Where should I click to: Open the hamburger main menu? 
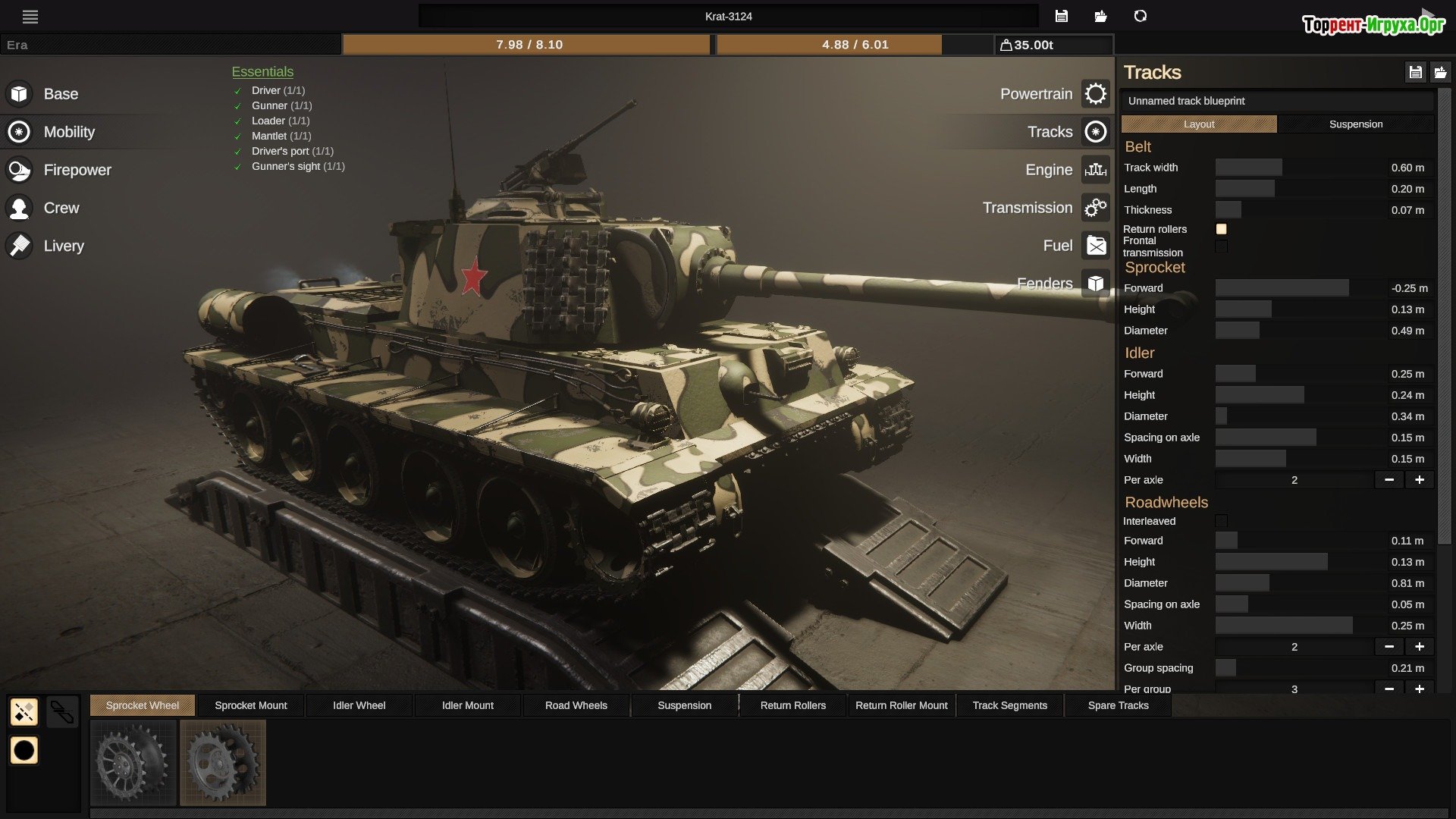pos(30,17)
